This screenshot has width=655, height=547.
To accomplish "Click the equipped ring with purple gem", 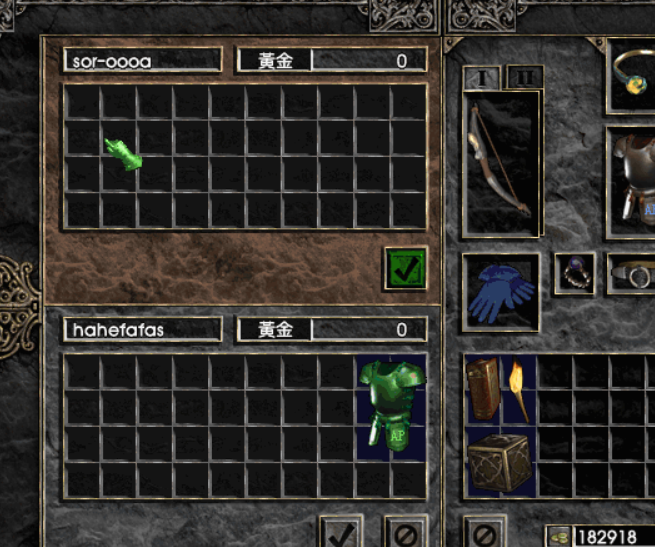I will pos(575,273).
